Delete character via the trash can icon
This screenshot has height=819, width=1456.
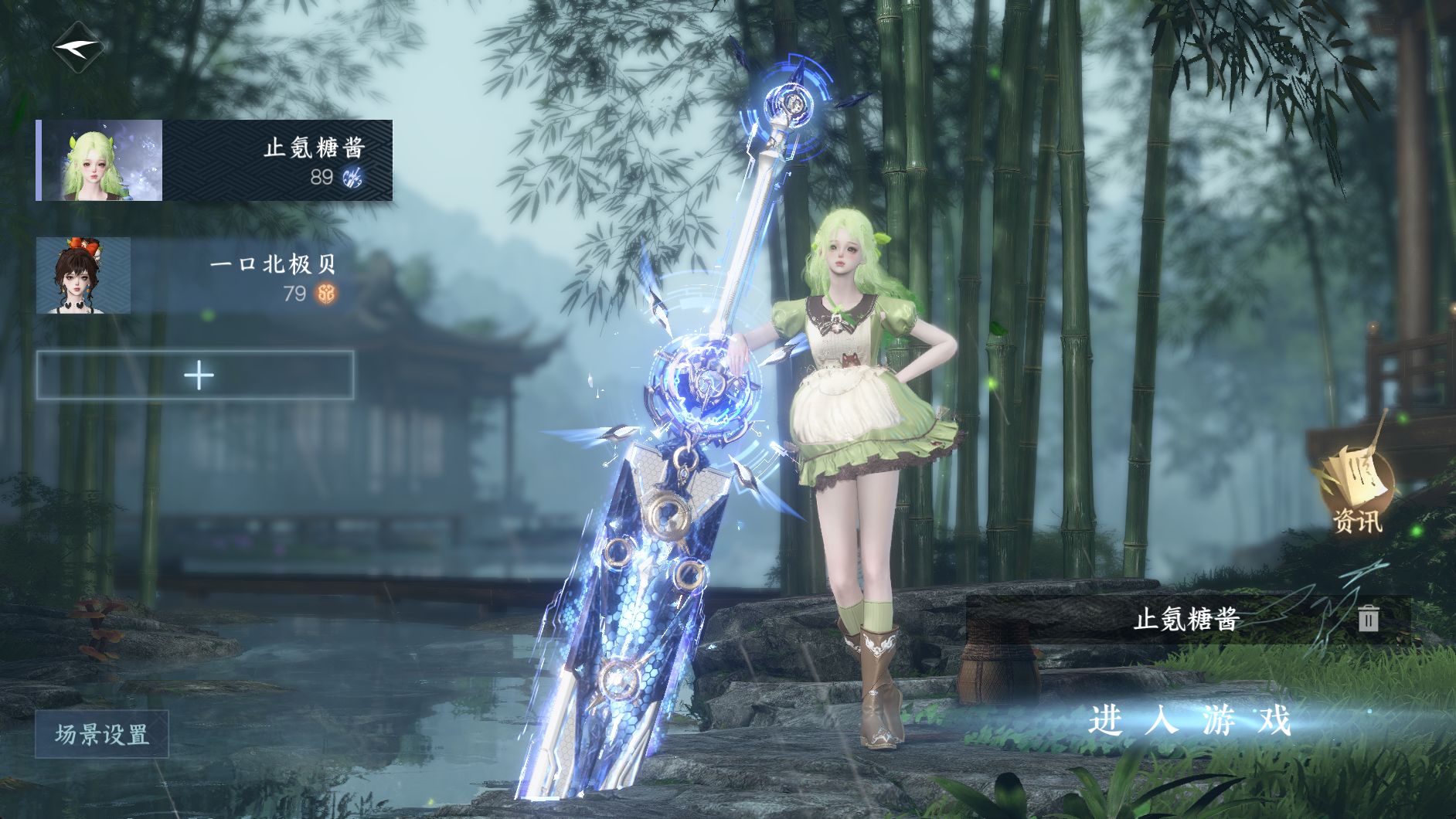(1368, 618)
